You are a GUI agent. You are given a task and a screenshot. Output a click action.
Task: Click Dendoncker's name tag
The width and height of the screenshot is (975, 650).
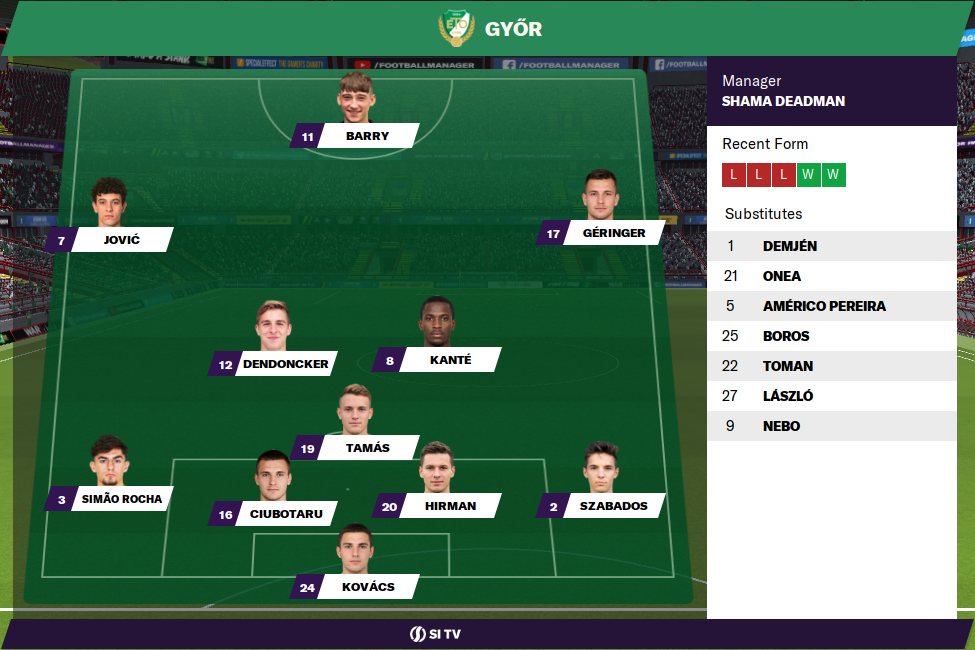285,364
